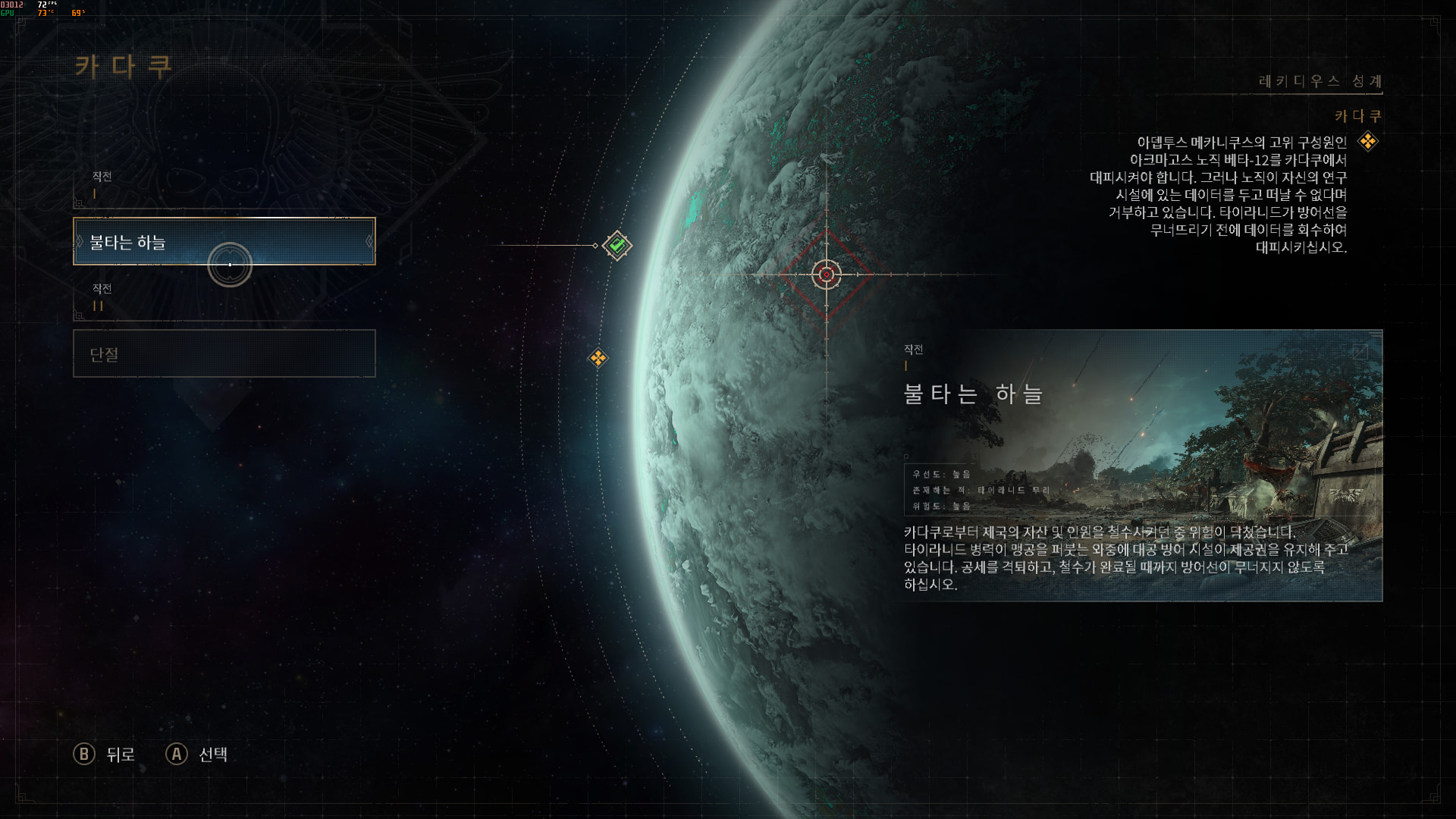Click the red target reticle on planet

pos(827,275)
